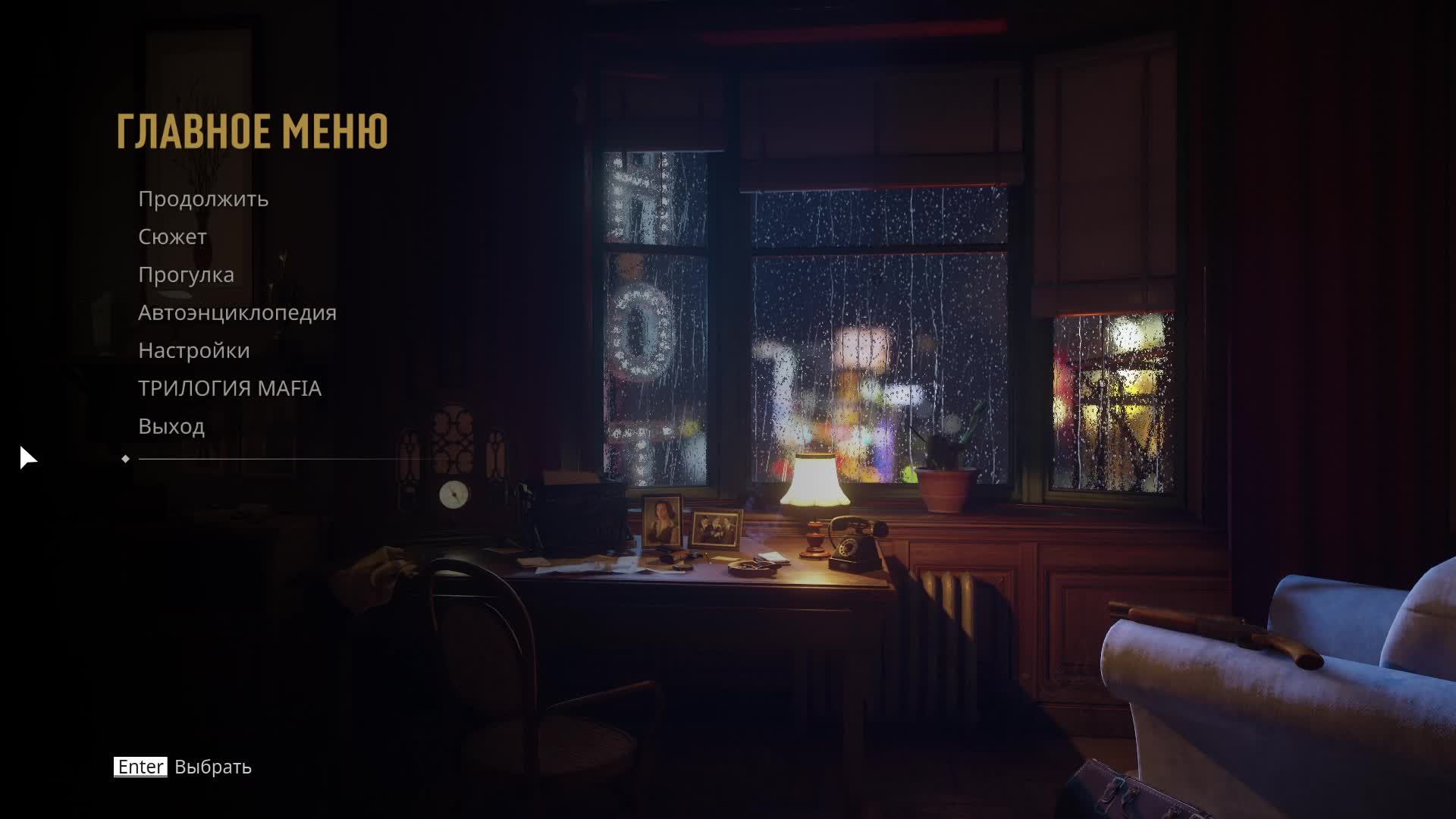The width and height of the screenshot is (1456, 819).
Task: Launch story mode from the menu list
Action: [x=171, y=237]
